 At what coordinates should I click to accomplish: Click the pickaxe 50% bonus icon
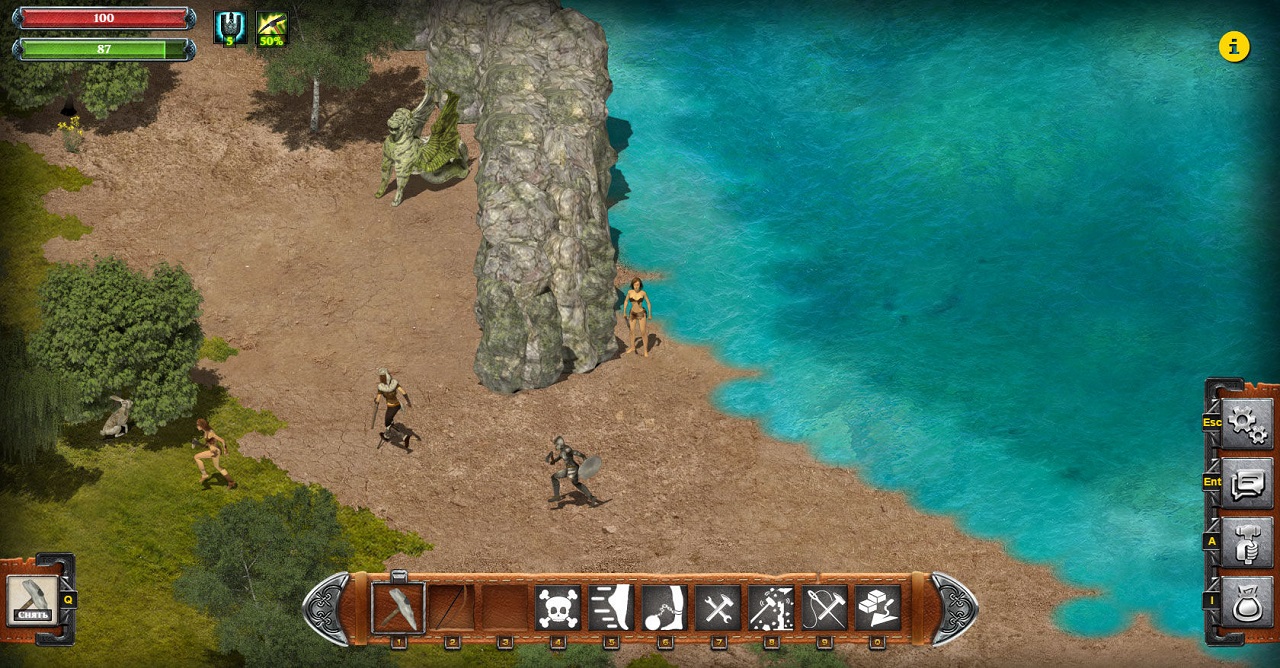tap(272, 28)
